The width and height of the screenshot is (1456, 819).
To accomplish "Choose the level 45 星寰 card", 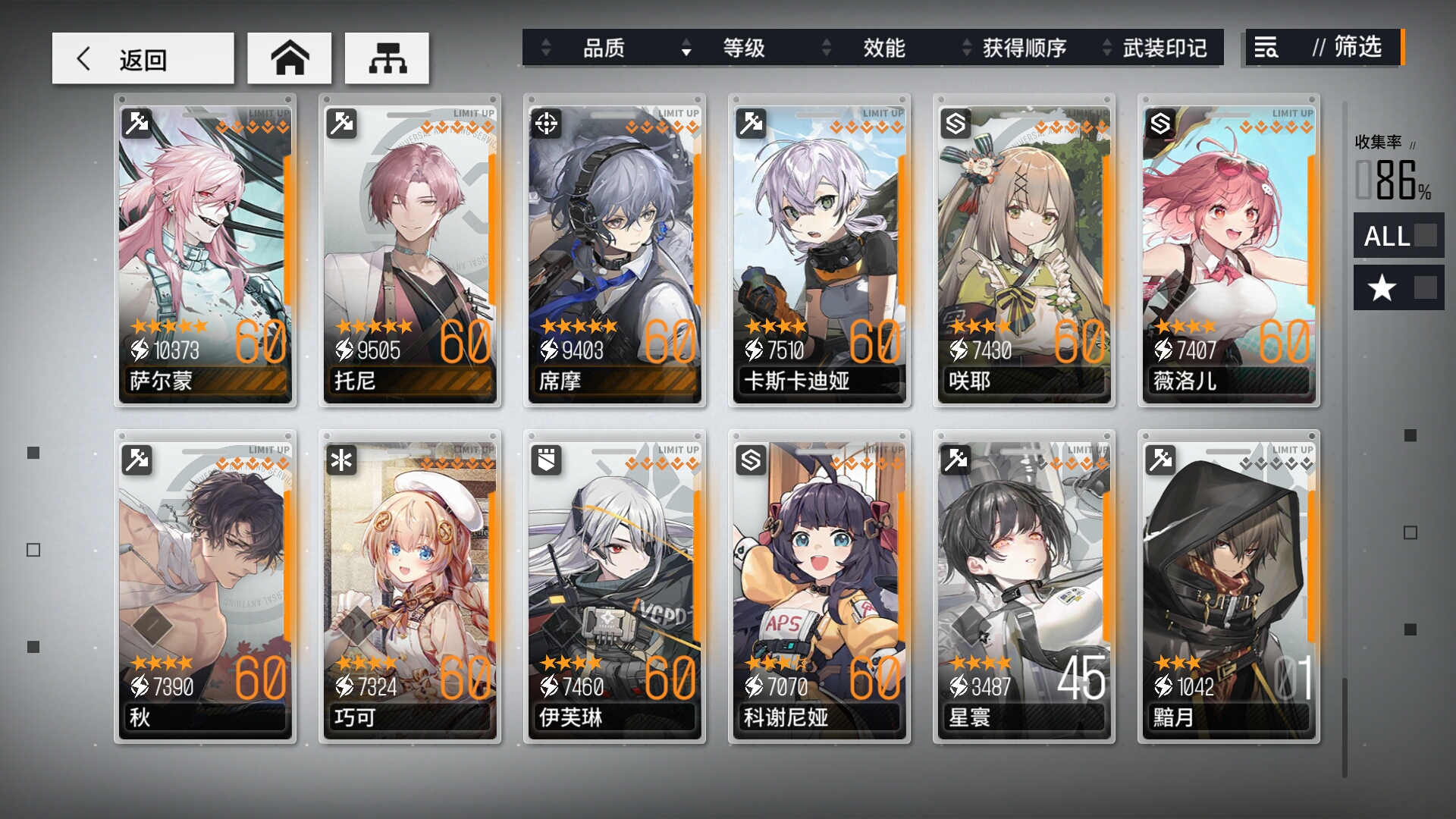I will 1024,586.
